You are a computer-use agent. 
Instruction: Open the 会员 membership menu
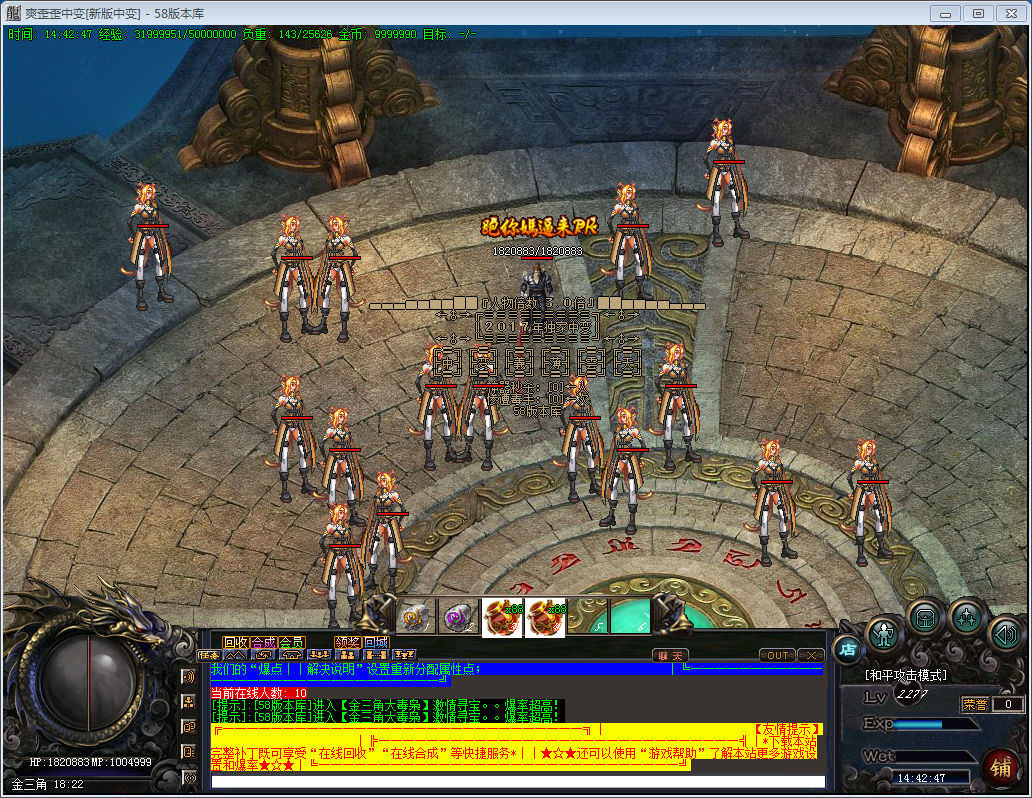pos(291,642)
